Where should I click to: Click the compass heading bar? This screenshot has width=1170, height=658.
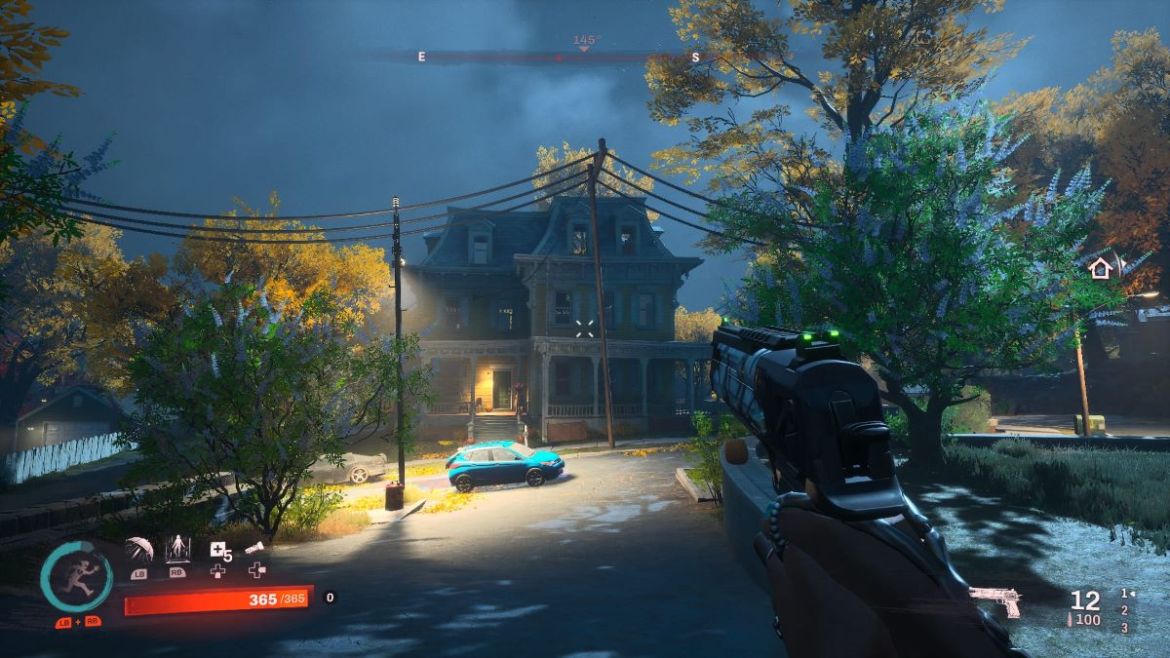pos(558,57)
